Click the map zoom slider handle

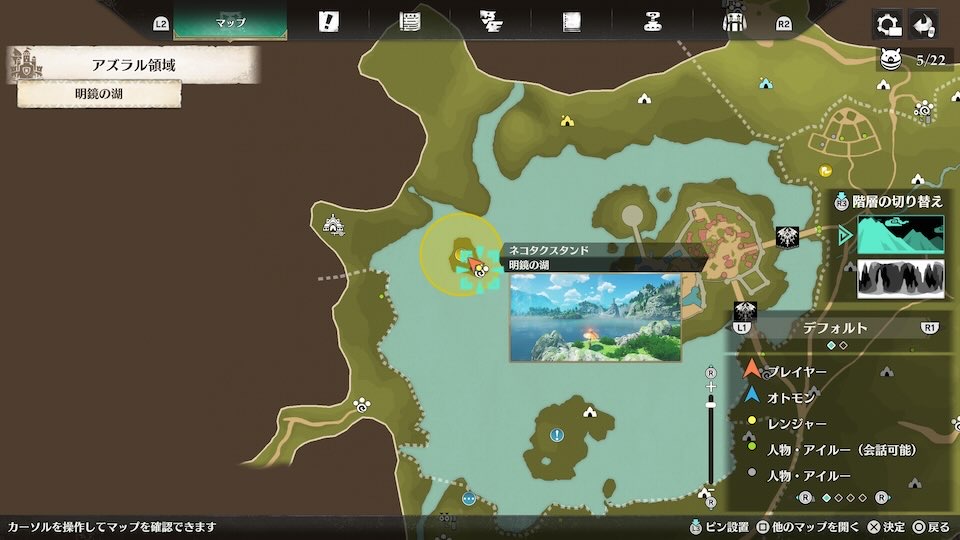711,402
